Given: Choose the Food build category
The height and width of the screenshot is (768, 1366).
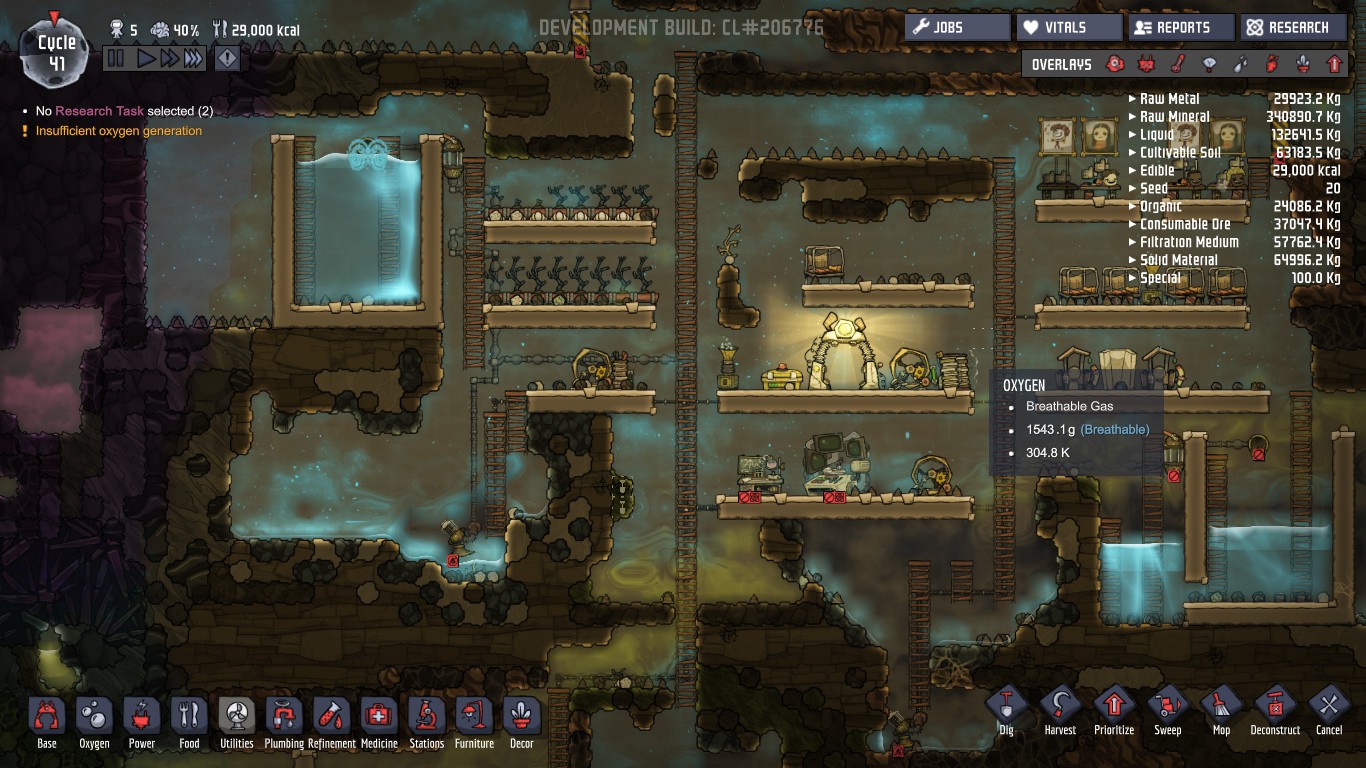Looking at the screenshot, I should tap(189, 718).
